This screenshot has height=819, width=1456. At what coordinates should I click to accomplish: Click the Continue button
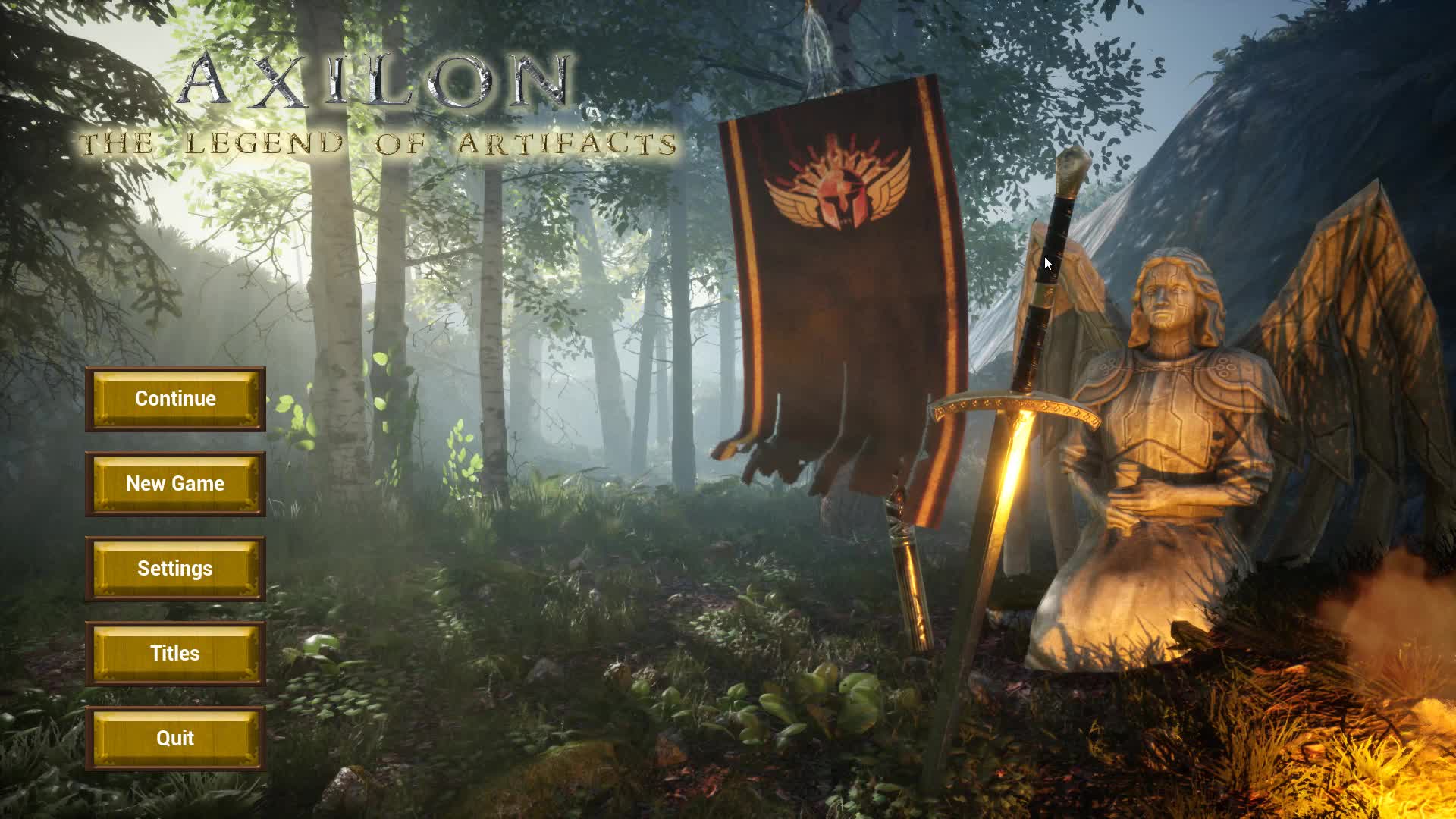coord(175,398)
